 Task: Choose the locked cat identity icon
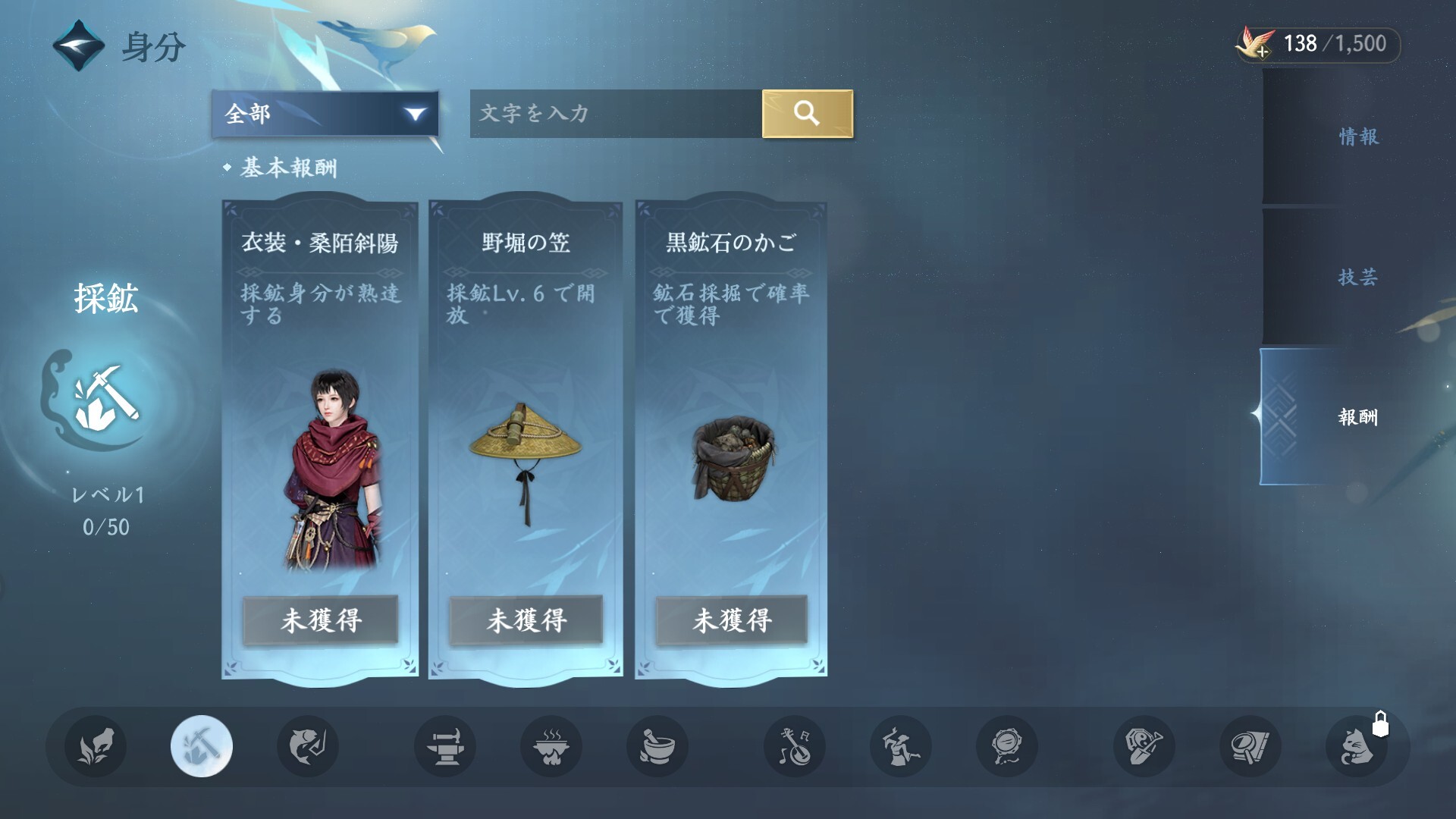pyautogui.click(x=1357, y=746)
